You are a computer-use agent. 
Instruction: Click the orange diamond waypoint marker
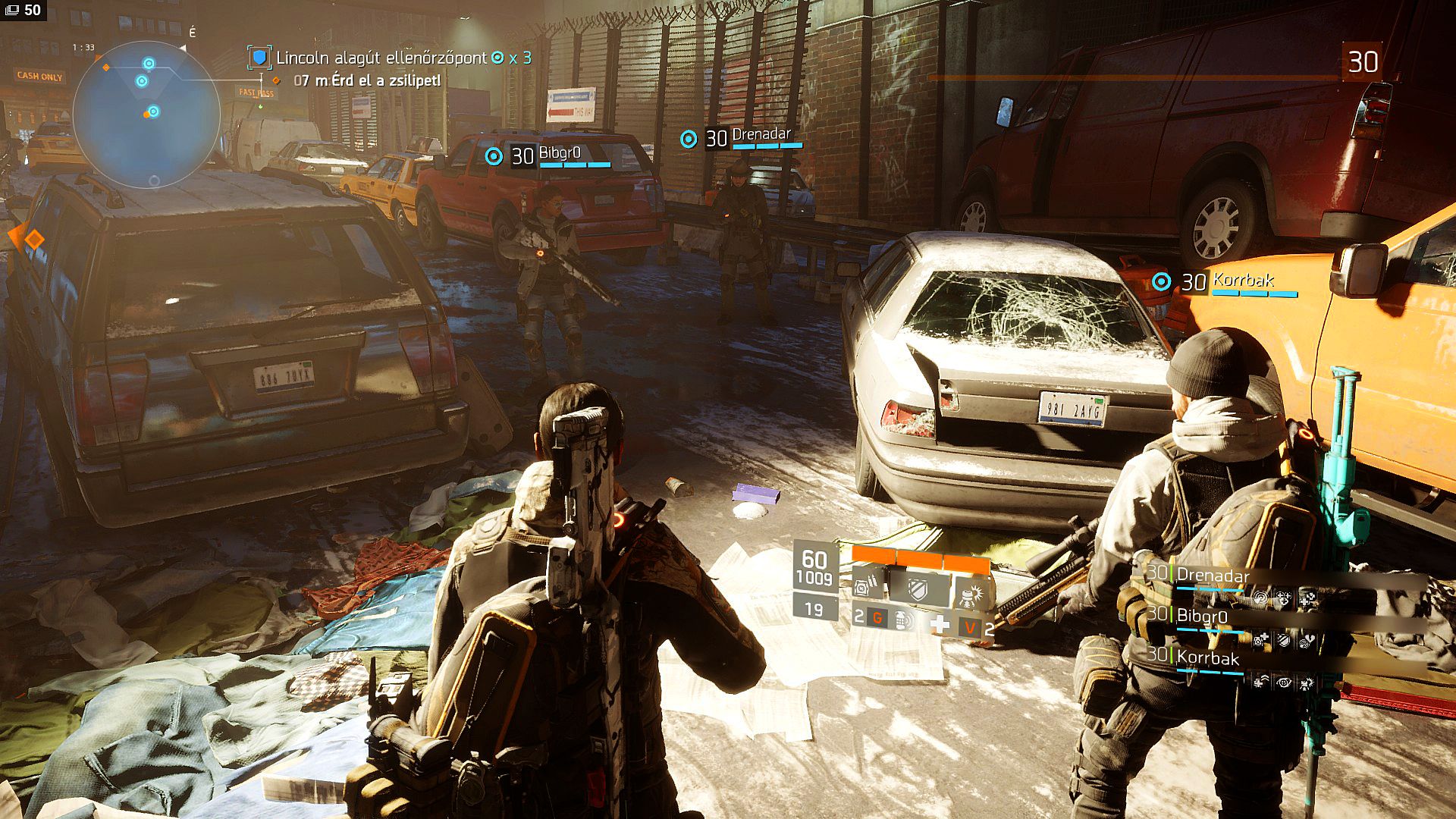pyautogui.click(x=34, y=240)
